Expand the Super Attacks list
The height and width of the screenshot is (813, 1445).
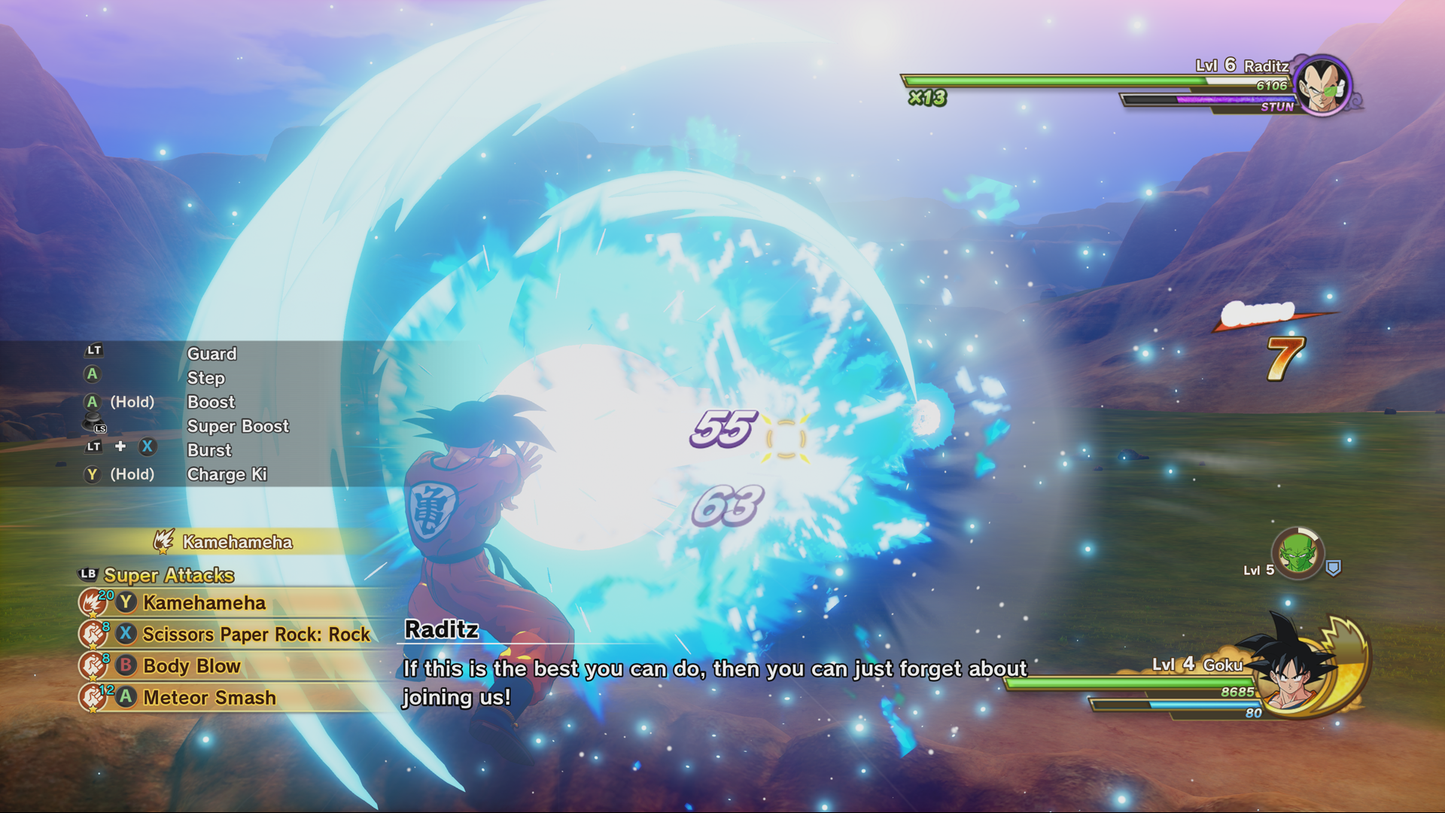[x=168, y=576]
